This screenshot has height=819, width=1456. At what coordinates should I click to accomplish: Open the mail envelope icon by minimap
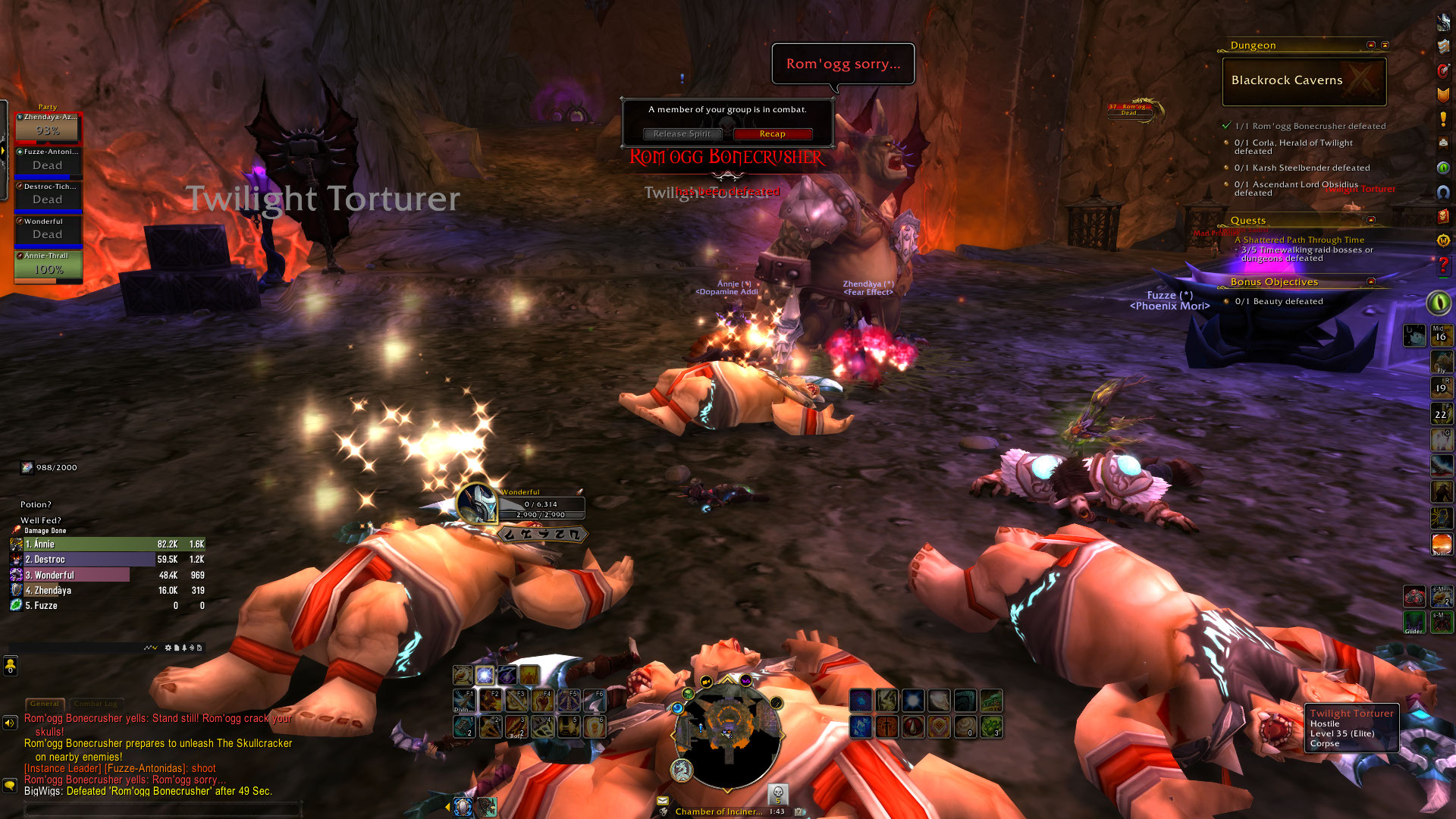click(x=663, y=800)
